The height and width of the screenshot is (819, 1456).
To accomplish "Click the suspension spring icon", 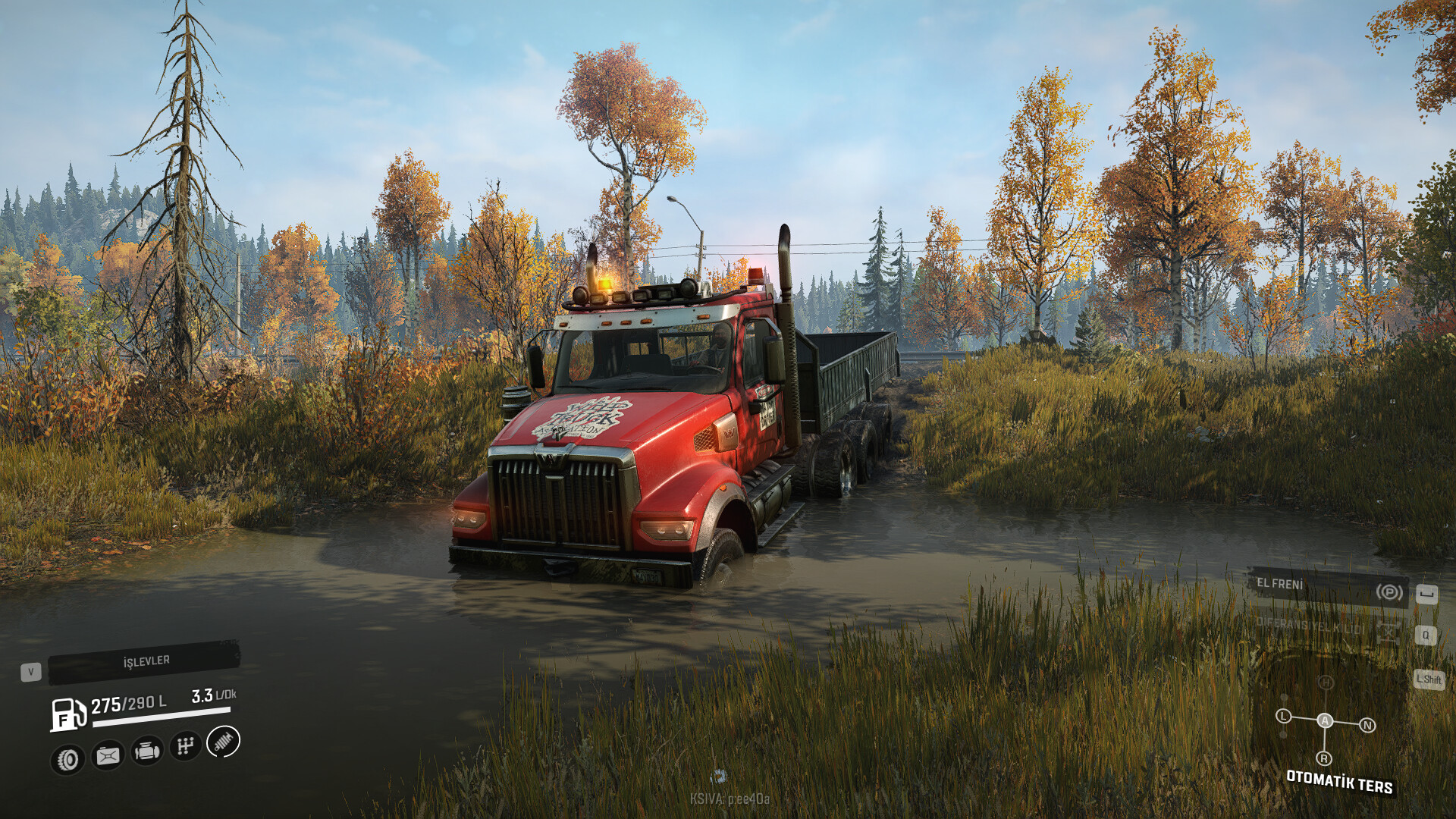I will 223,742.
